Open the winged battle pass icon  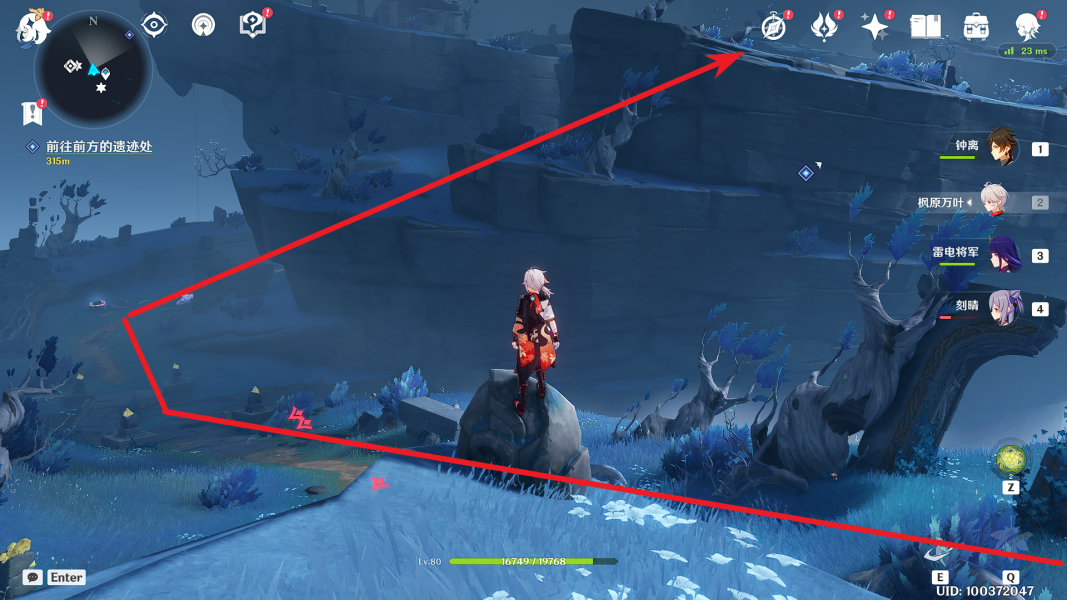824,27
